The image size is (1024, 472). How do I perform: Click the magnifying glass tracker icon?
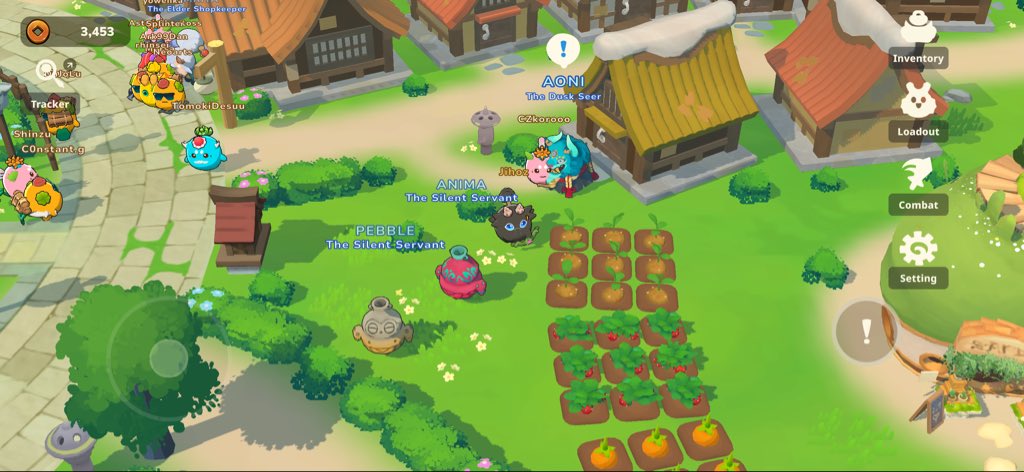pyautogui.click(x=46, y=70)
